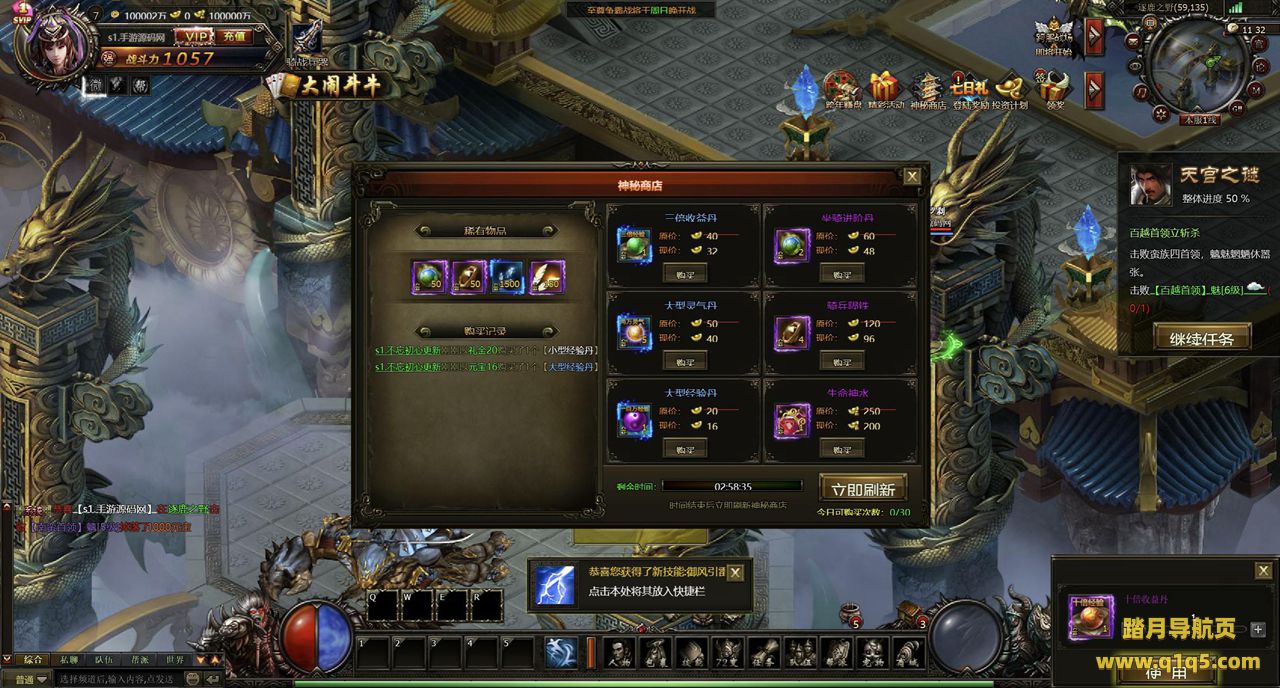Viewport: 1280px width, 688px height.
Task: Click the 充值 recharge button
Action: (x=234, y=36)
